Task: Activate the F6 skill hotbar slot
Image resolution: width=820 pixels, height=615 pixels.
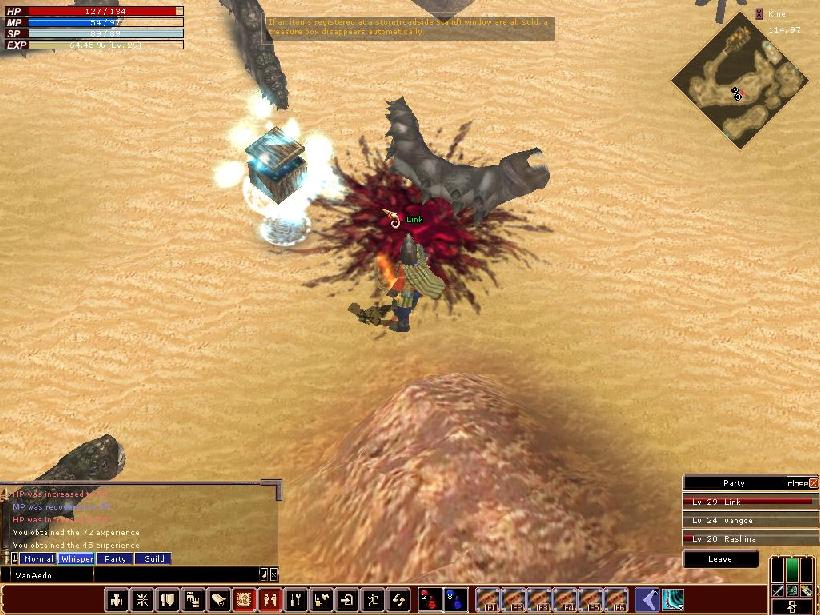Action: pos(617,600)
